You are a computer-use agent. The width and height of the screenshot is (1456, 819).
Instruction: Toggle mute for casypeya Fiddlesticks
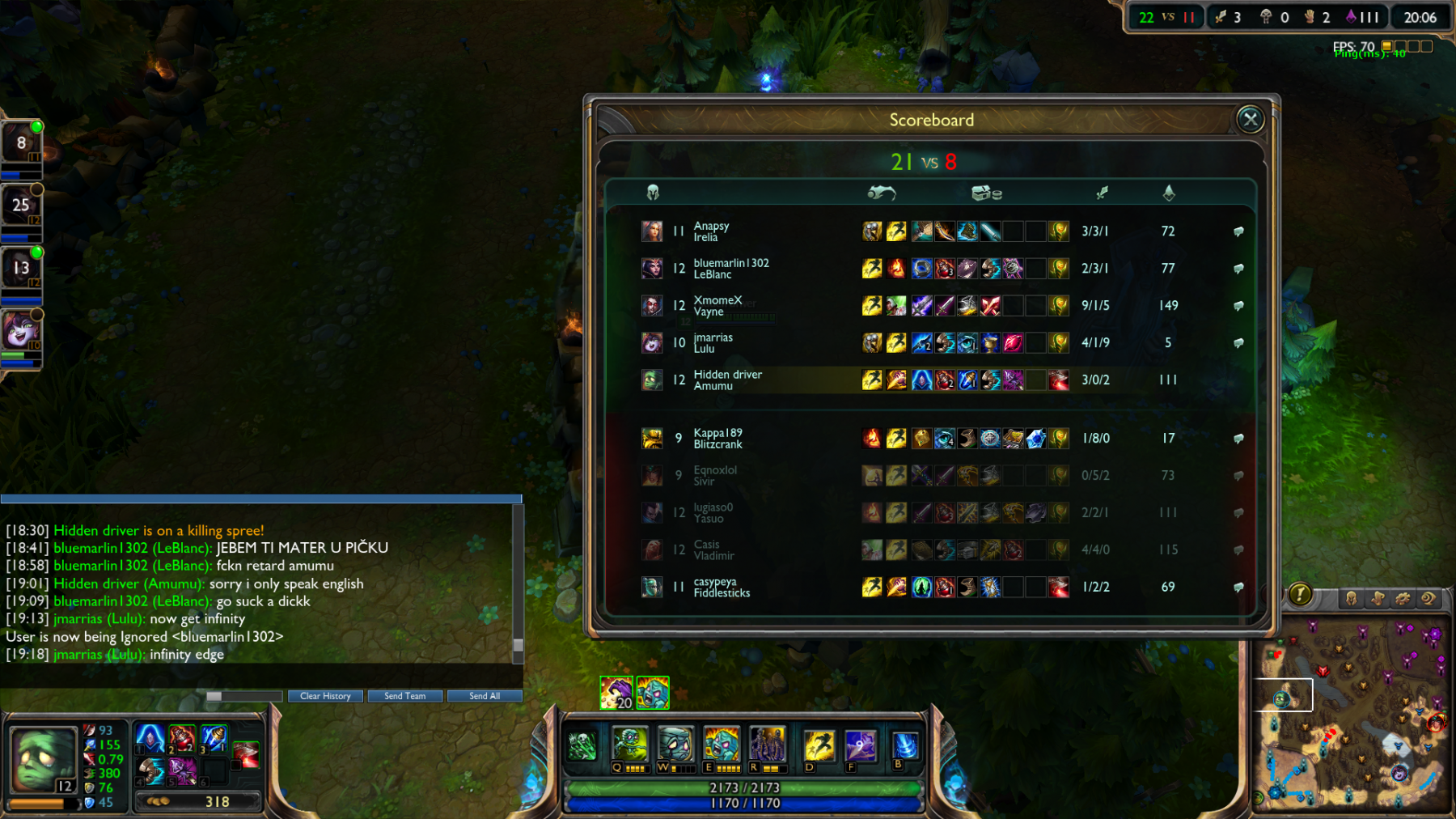tap(1238, 588)
